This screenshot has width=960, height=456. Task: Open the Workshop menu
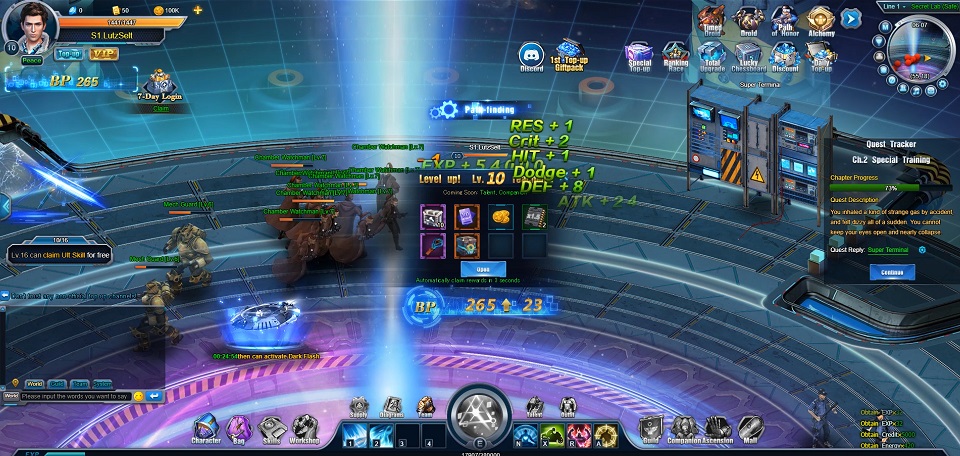tap(304, 428)
